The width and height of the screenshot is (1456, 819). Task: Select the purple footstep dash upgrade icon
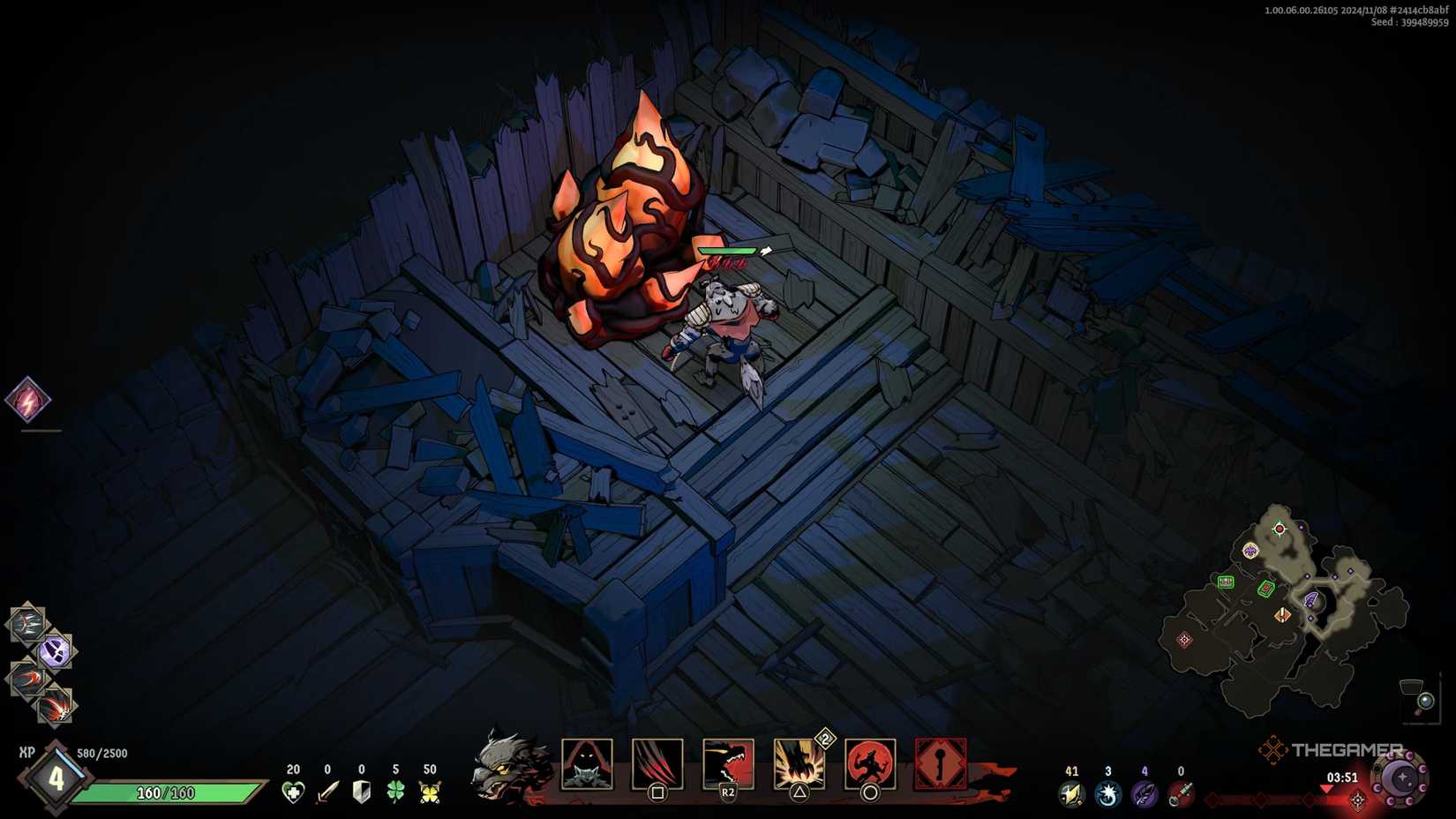click(53, 650)
